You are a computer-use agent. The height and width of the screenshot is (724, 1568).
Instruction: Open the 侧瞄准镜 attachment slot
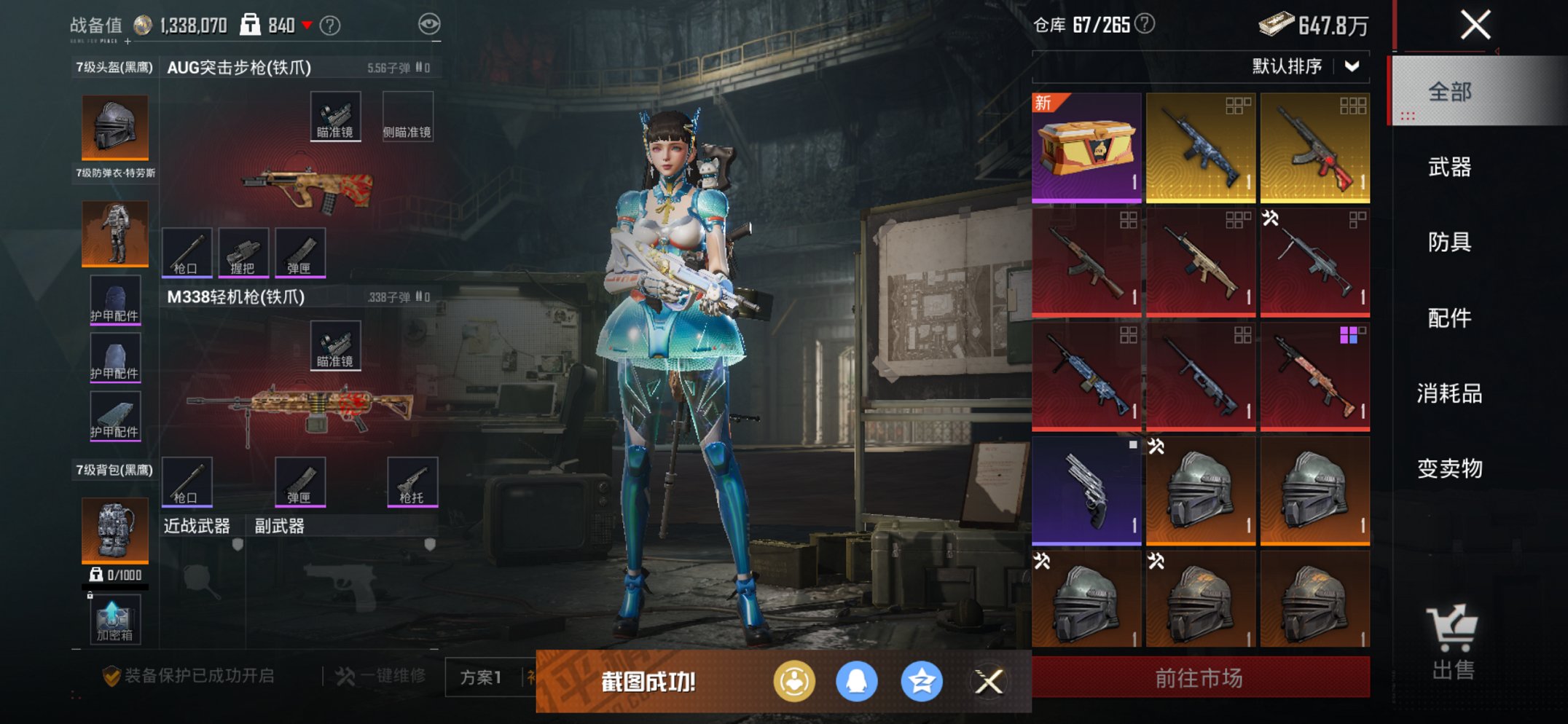(x=407, y=117)
